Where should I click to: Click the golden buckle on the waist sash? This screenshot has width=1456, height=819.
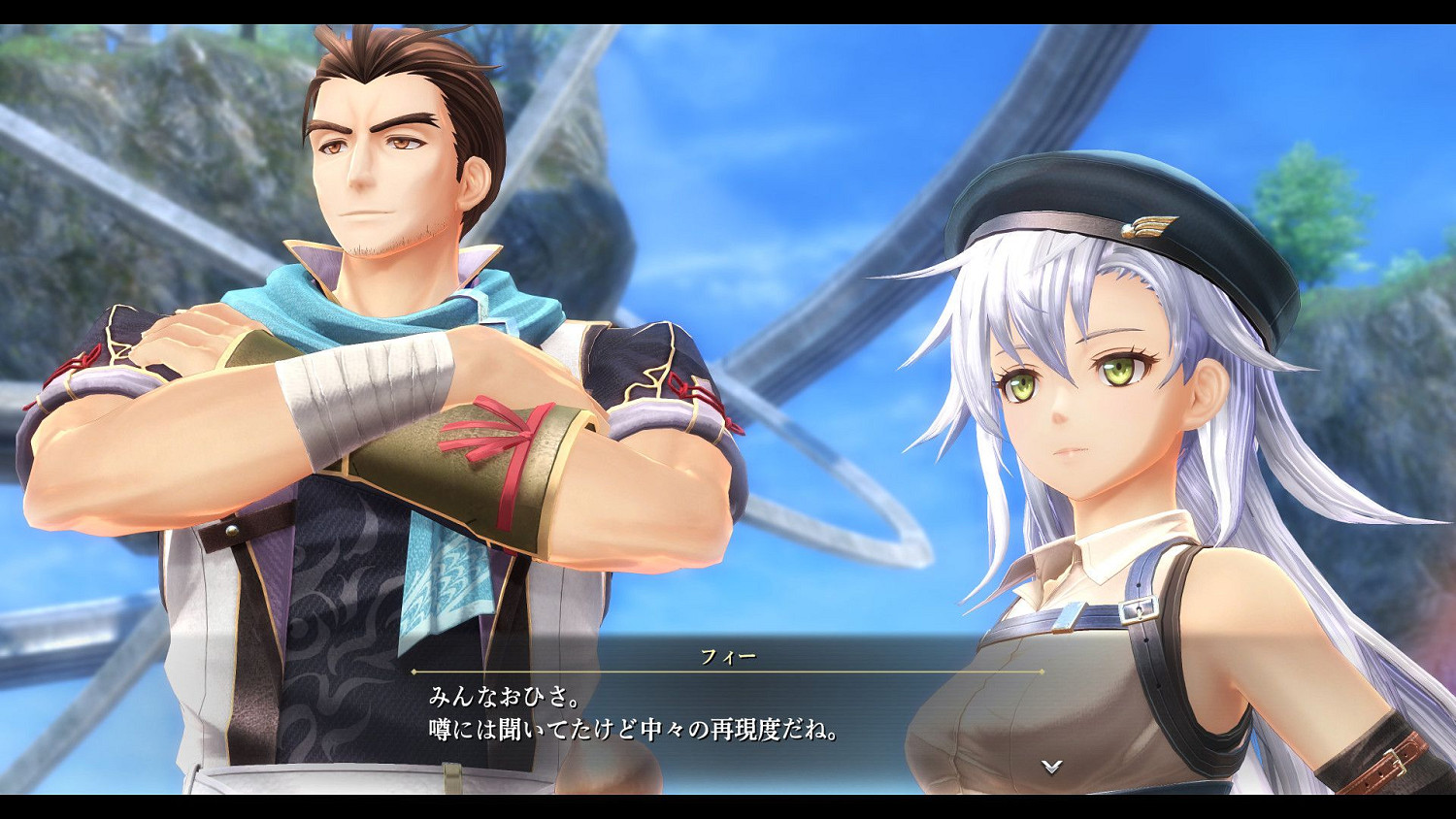pyautogui.click(x=451, y=776)
